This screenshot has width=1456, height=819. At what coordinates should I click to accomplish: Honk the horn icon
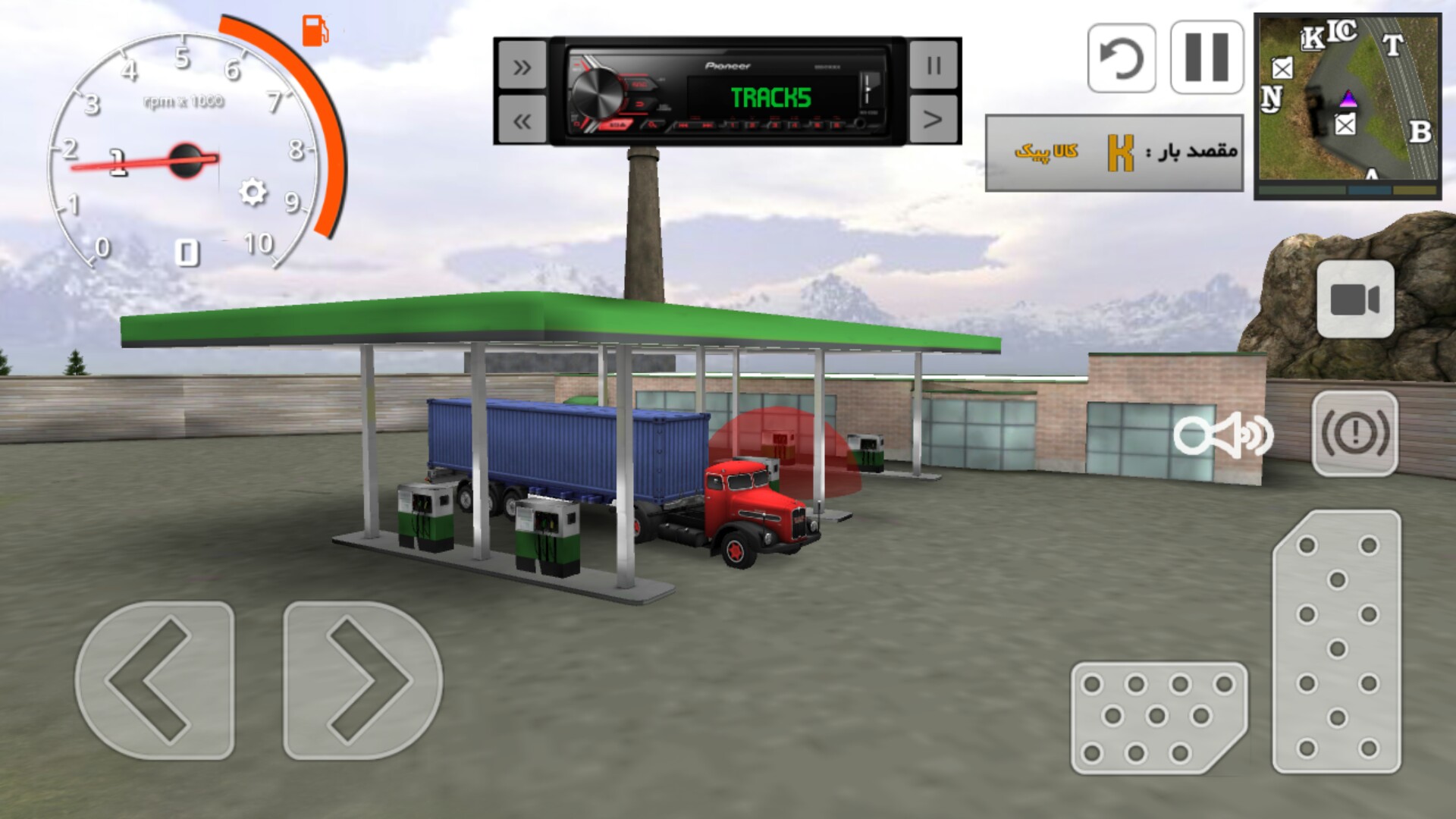click(x=1223, y=435)
